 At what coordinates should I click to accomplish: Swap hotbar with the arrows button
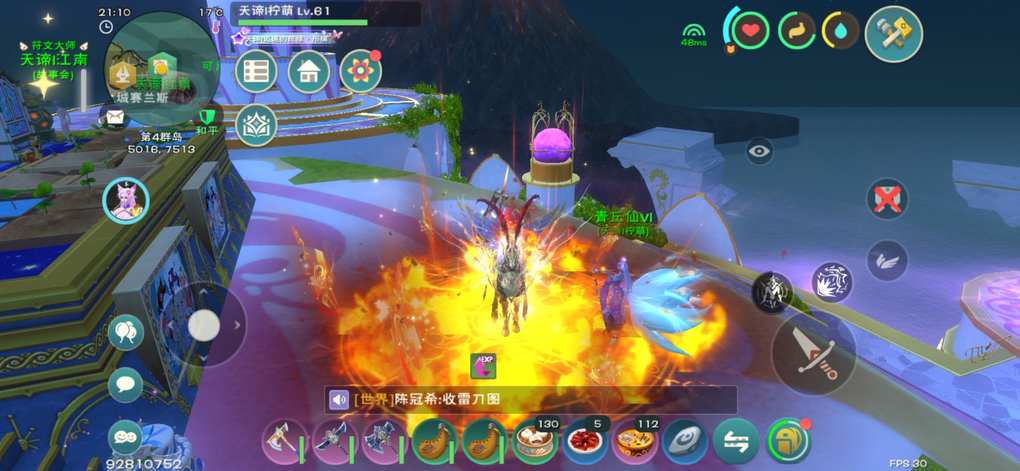pos(735,442)
